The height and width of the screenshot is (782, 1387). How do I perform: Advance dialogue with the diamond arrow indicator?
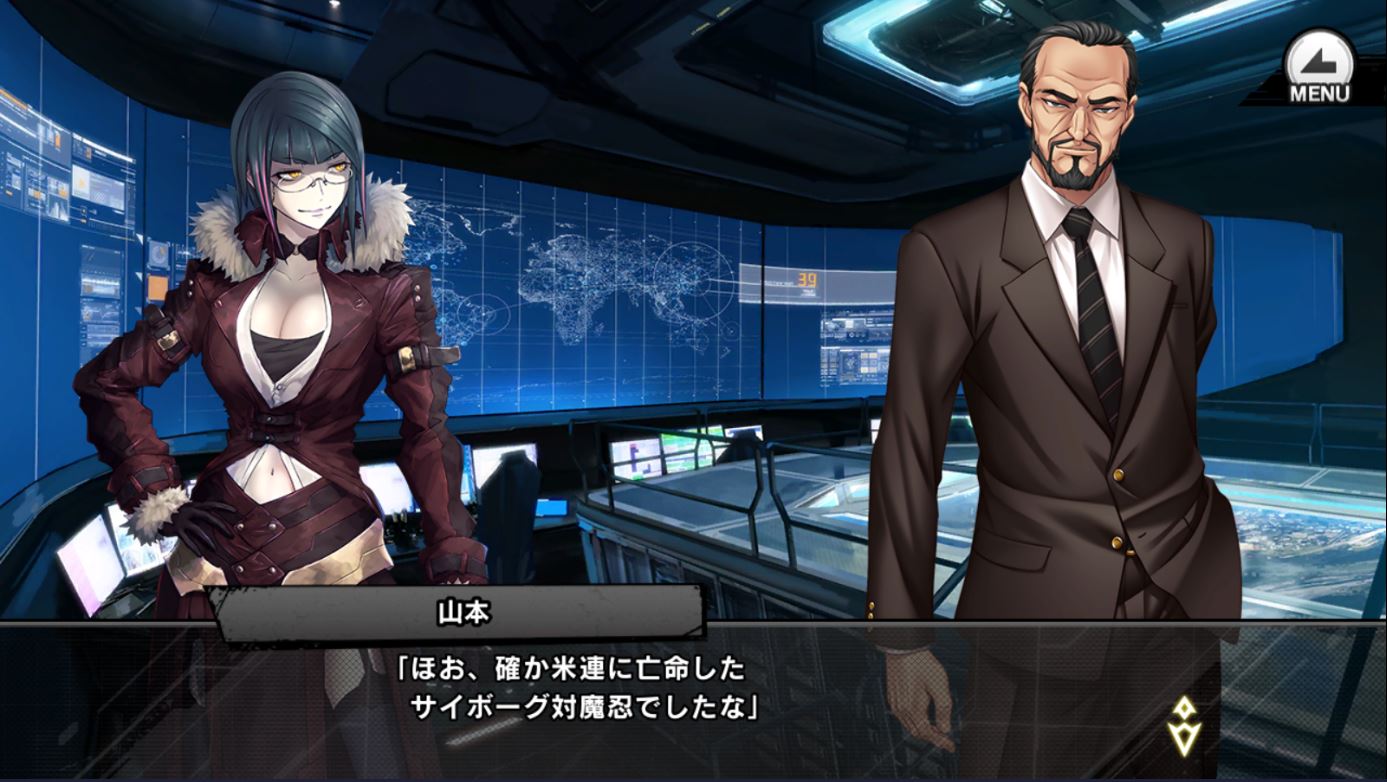[1184, 727]
